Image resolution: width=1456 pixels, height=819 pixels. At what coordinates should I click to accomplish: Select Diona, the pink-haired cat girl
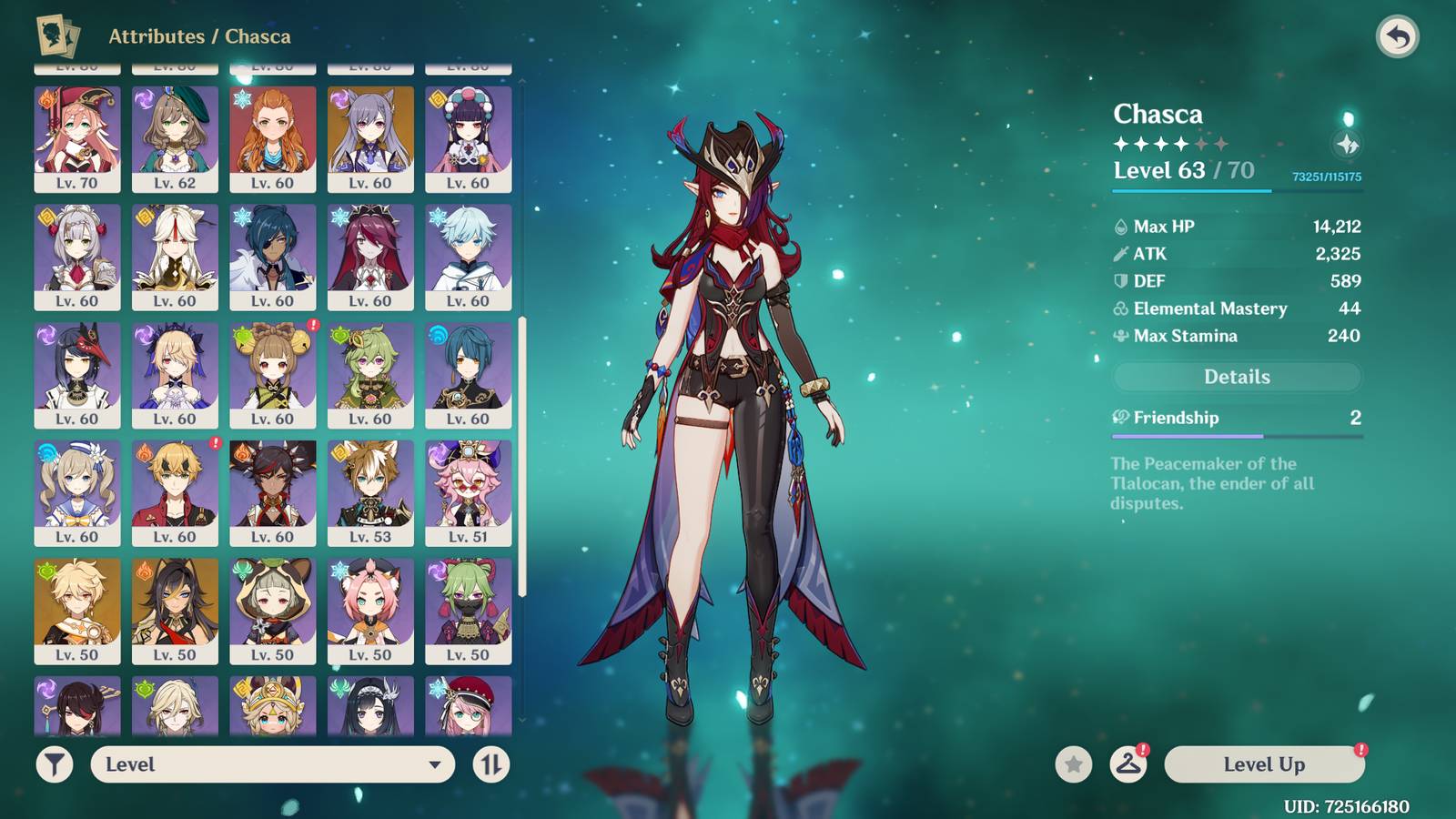[x=370, y=611]
